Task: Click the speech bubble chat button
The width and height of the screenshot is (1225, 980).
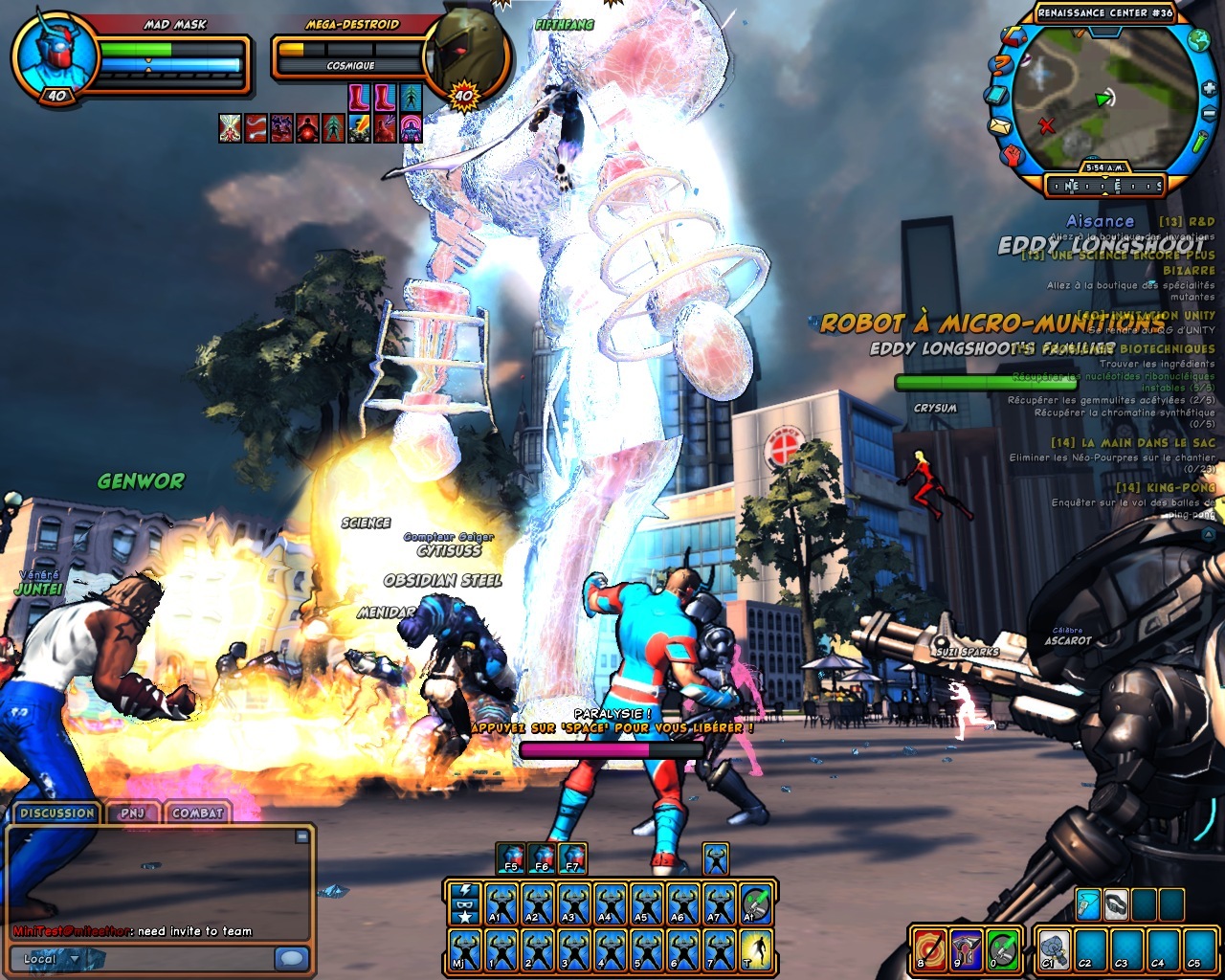Action: 291,958
